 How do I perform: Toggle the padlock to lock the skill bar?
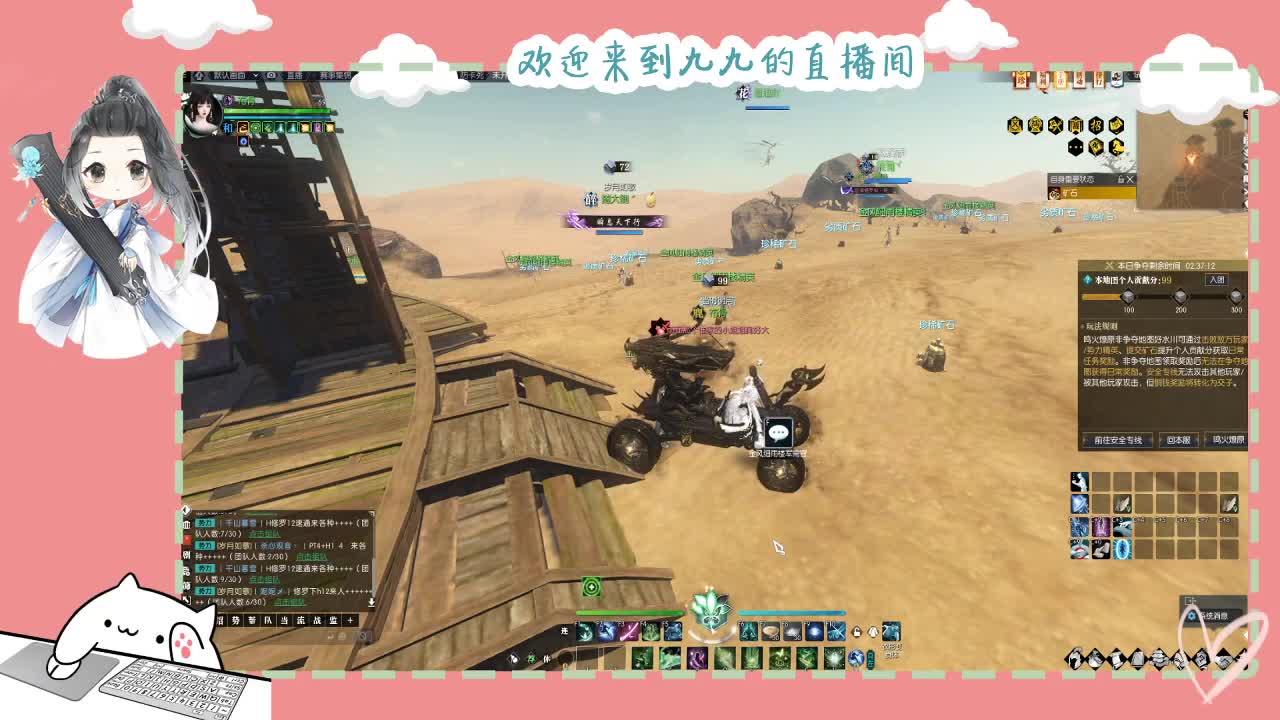coord(857,630)
